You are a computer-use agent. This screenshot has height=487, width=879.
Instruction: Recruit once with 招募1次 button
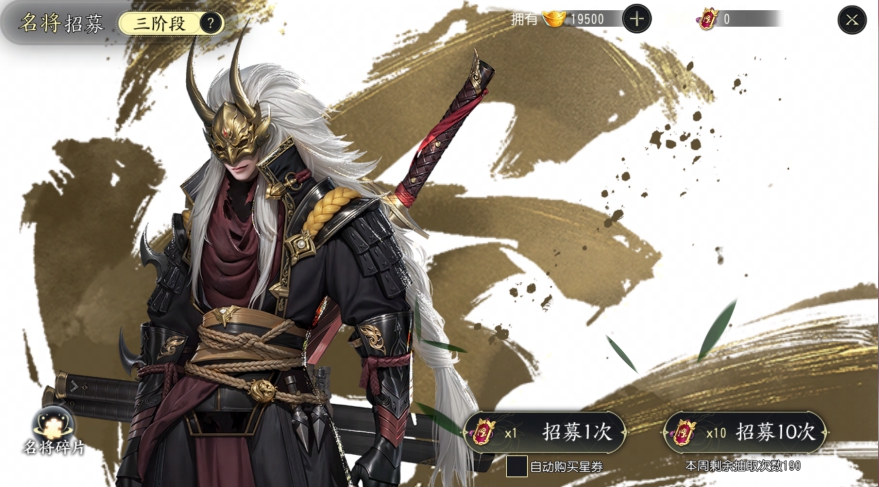click(x=546, y=432)
